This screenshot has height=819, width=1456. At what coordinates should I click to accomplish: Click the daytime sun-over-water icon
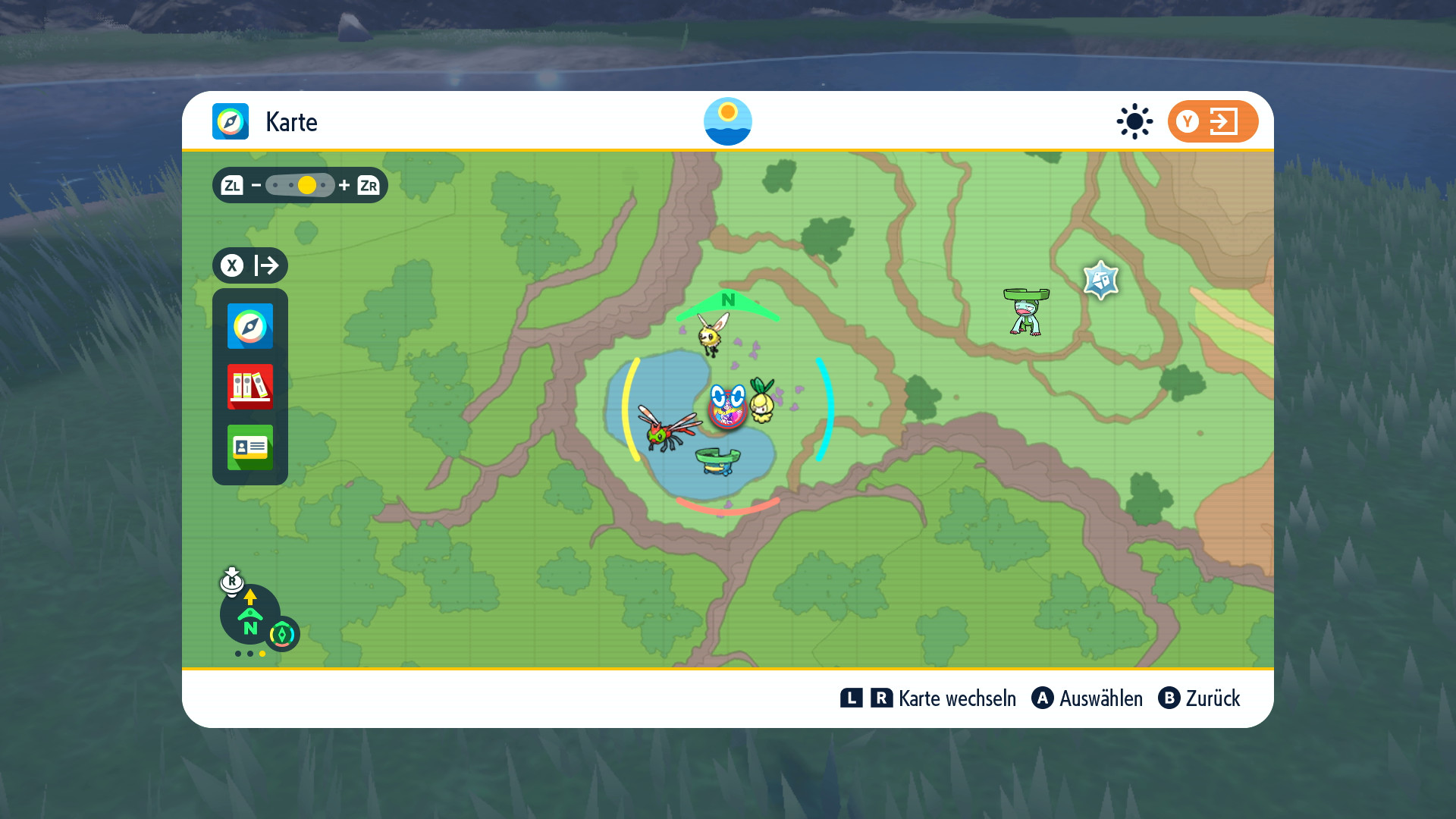727,121
